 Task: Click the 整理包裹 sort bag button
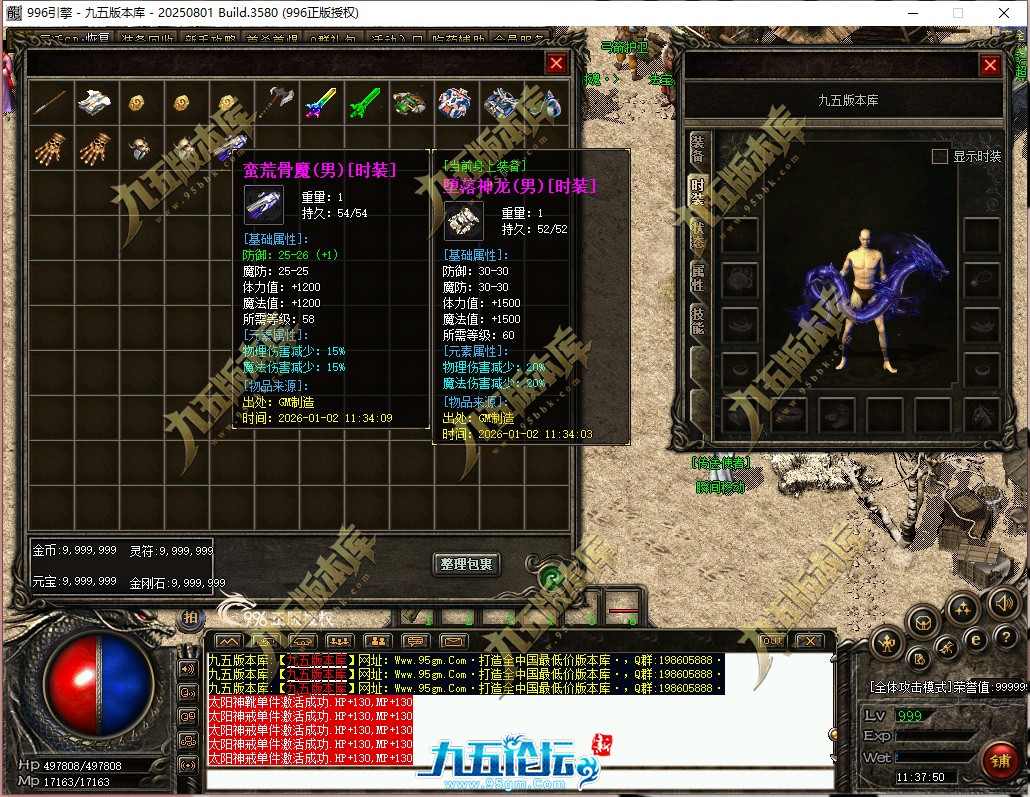pos(467,564)
